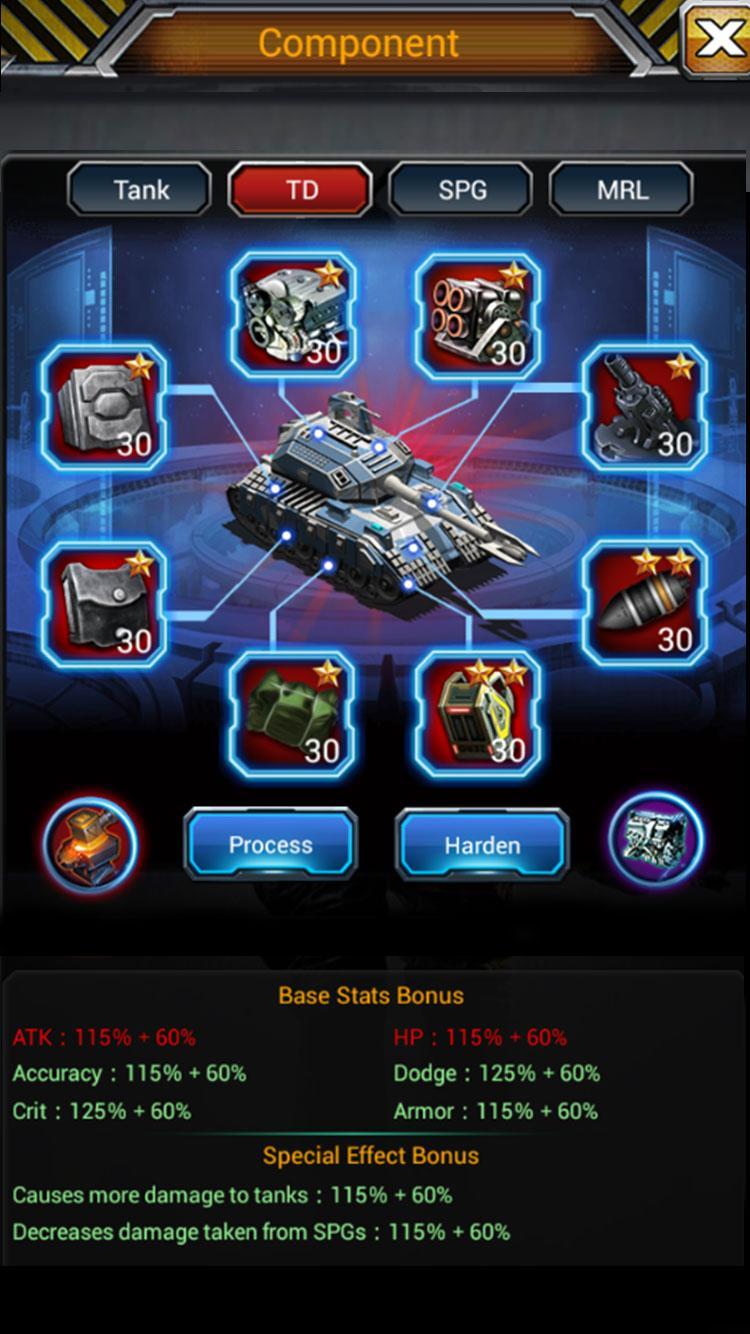The width and height of the screenshot is (750, 1334).
Task: Open the red ammo crate slot
Action: (478, 714)
